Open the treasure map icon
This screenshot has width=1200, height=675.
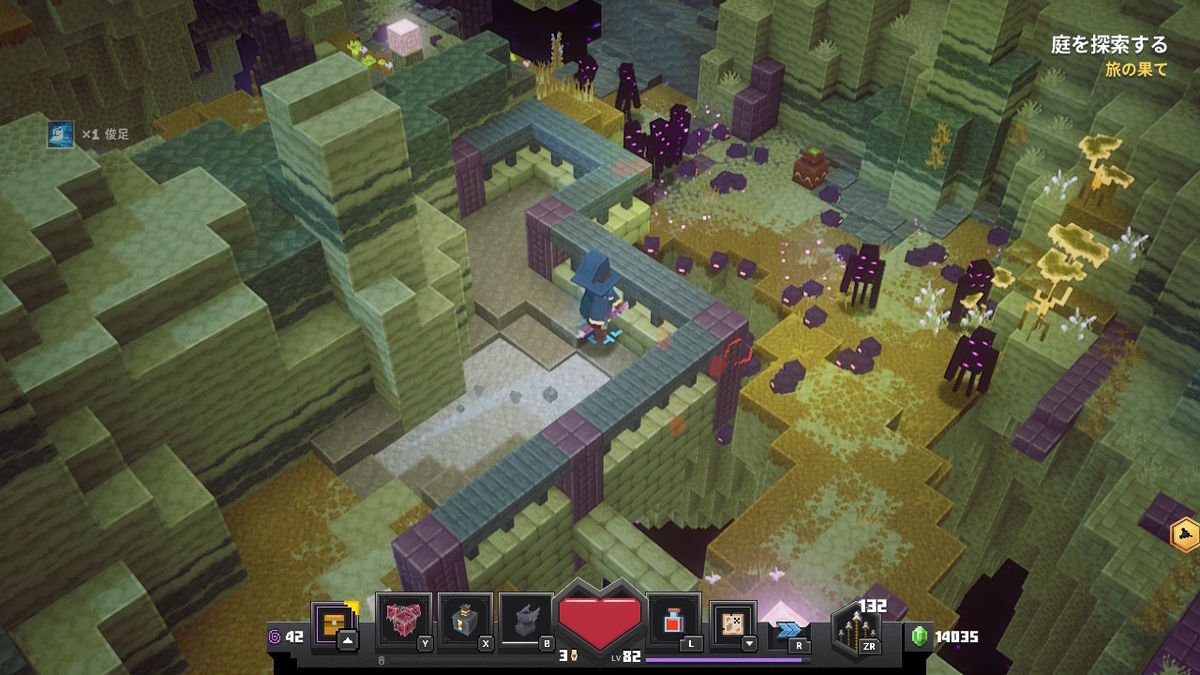click(x=733, y=623)
